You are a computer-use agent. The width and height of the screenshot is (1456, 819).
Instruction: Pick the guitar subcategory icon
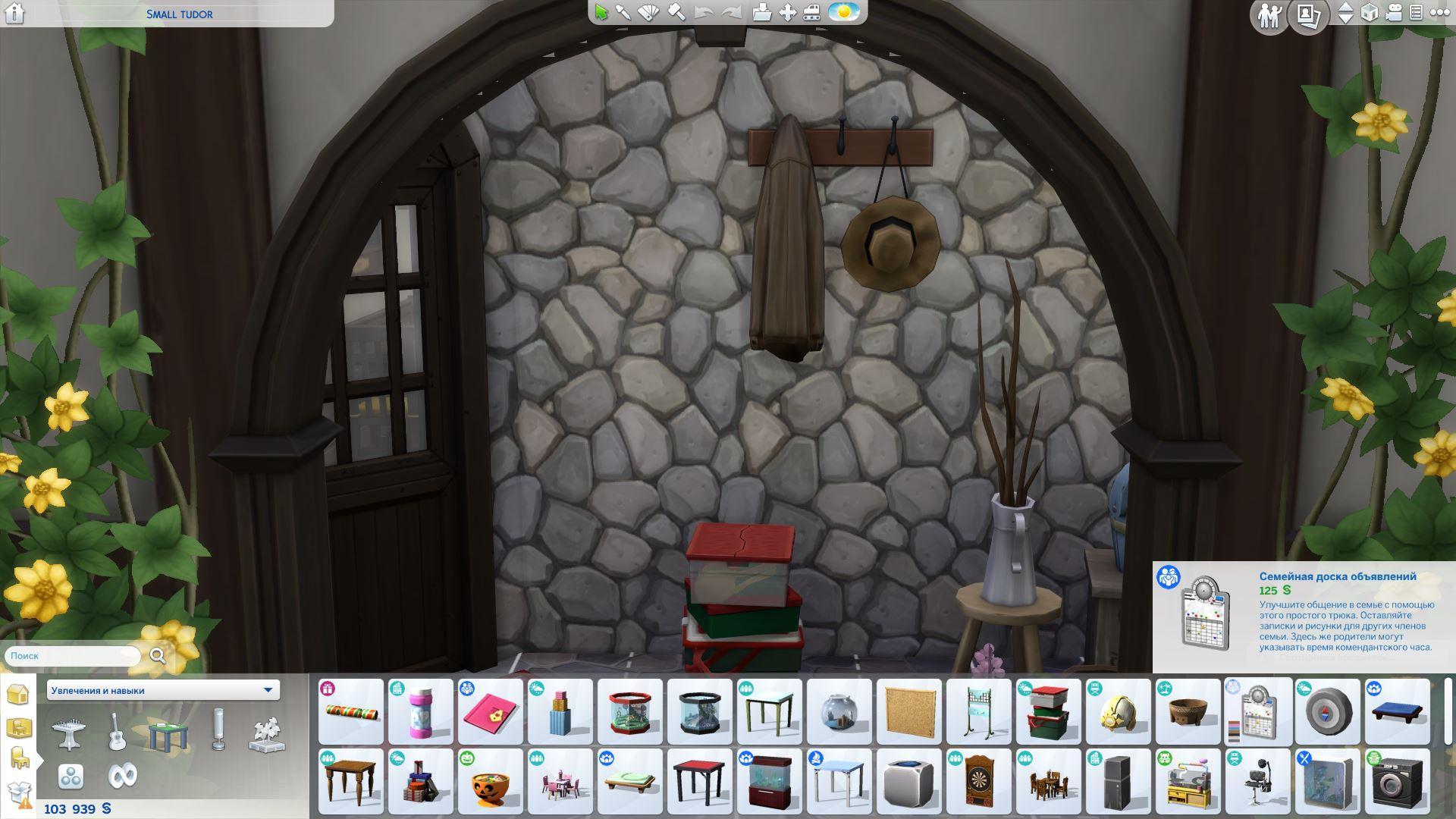pyautogui.click(x=117, y=733)
